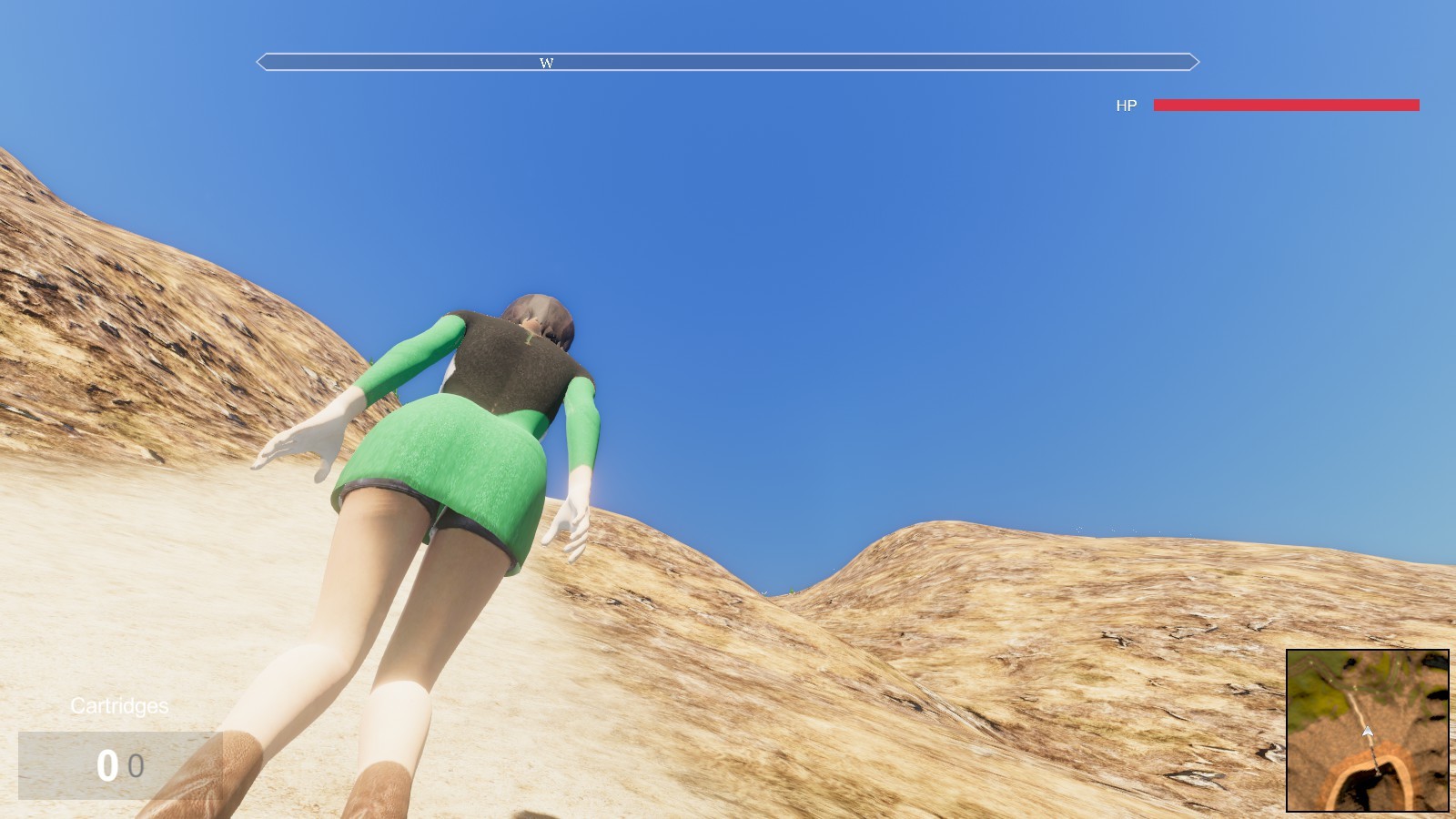Click the top horizontal status banner
Image resolution: width=1456 pixels, height=819 pixels.
point(728,62)
